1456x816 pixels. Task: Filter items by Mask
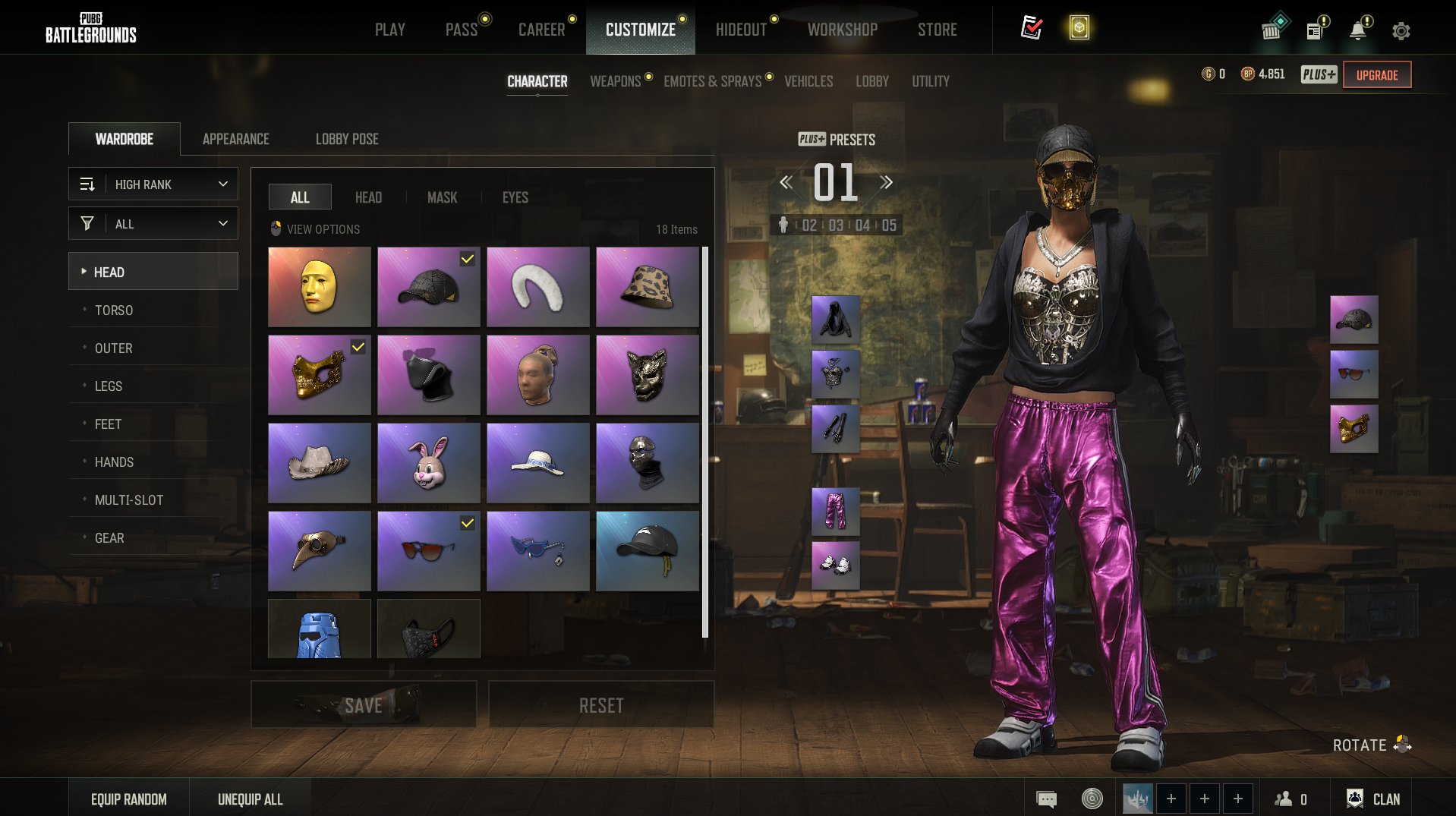tap(442, 197)
